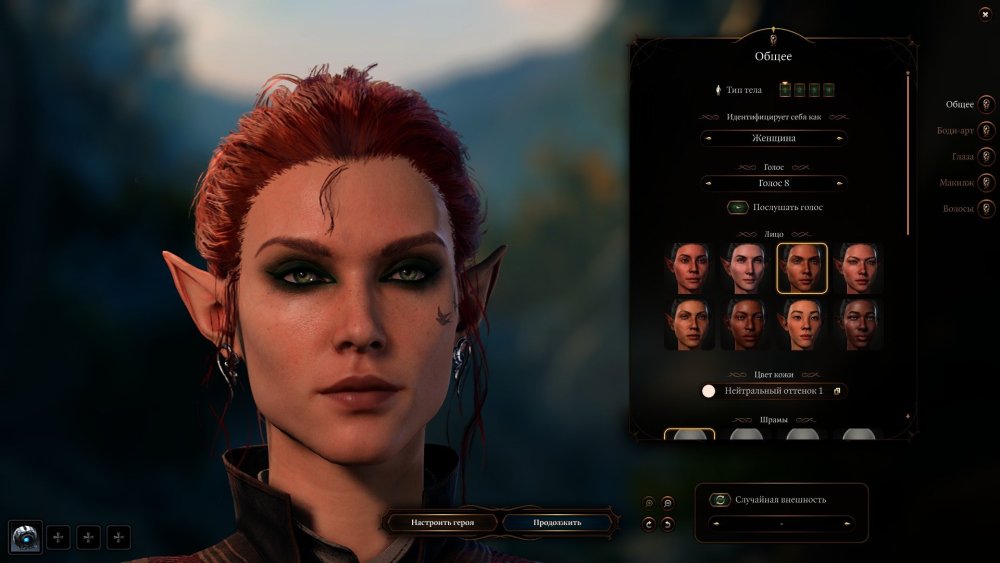Select the Волосы tab
The height and width of the screenshot is (563, 1000).
click(986, 209)
